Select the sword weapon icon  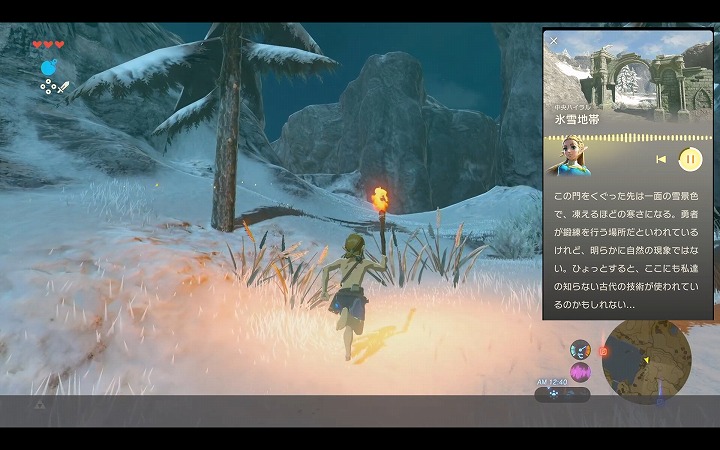click(63, 87)
